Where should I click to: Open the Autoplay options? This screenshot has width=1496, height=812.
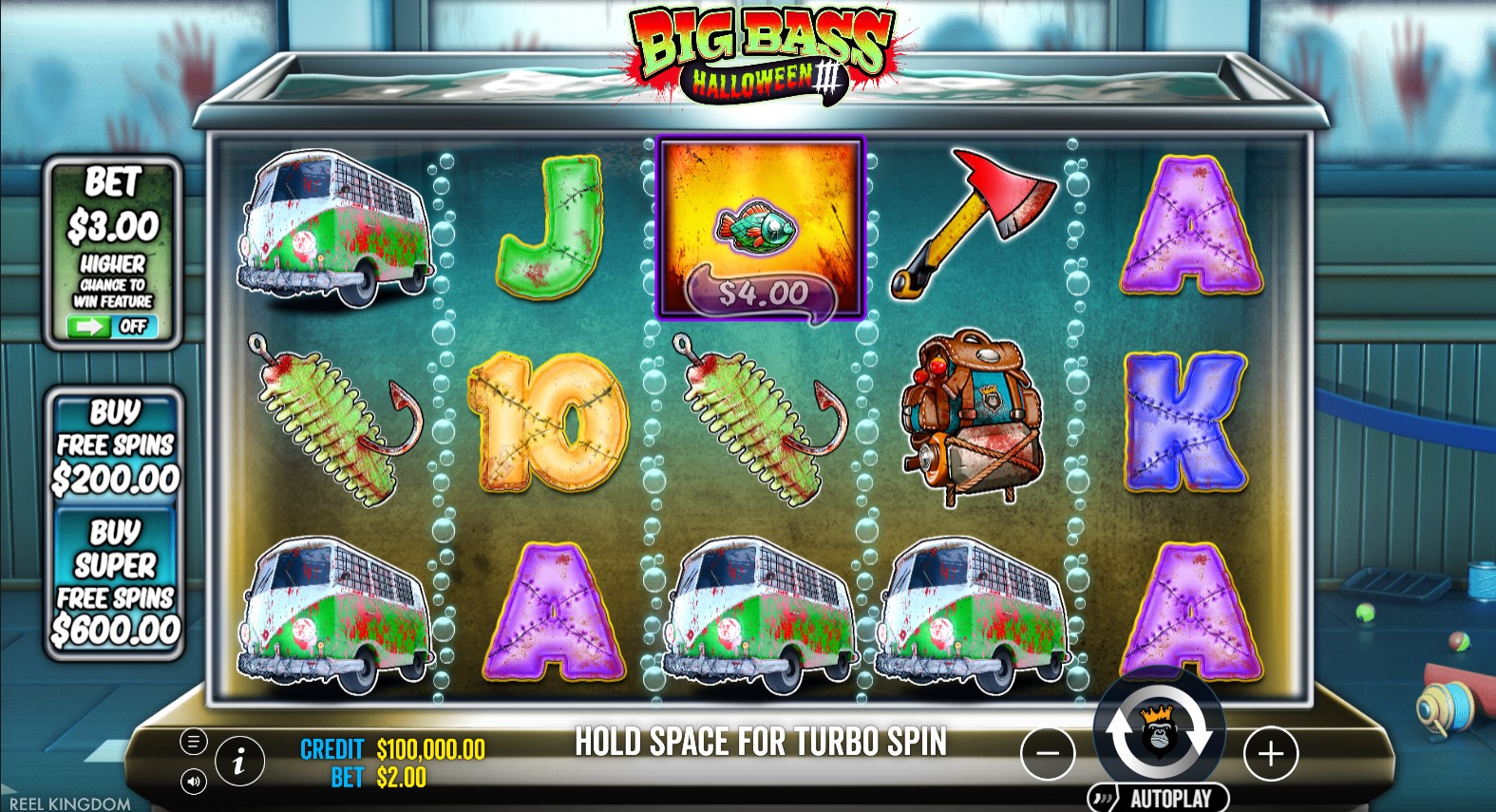1159,798
